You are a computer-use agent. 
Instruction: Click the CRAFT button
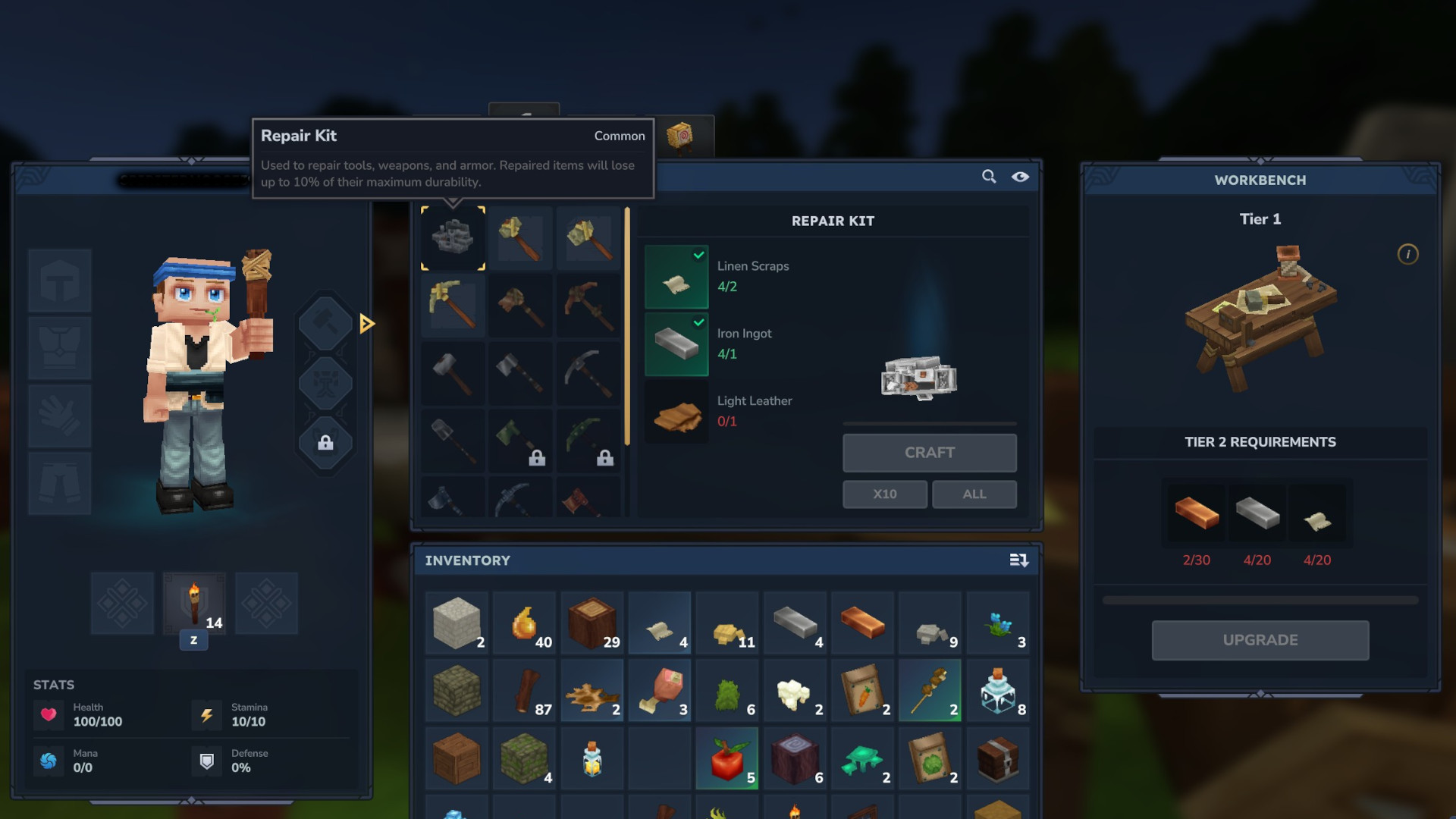[929, 453]
